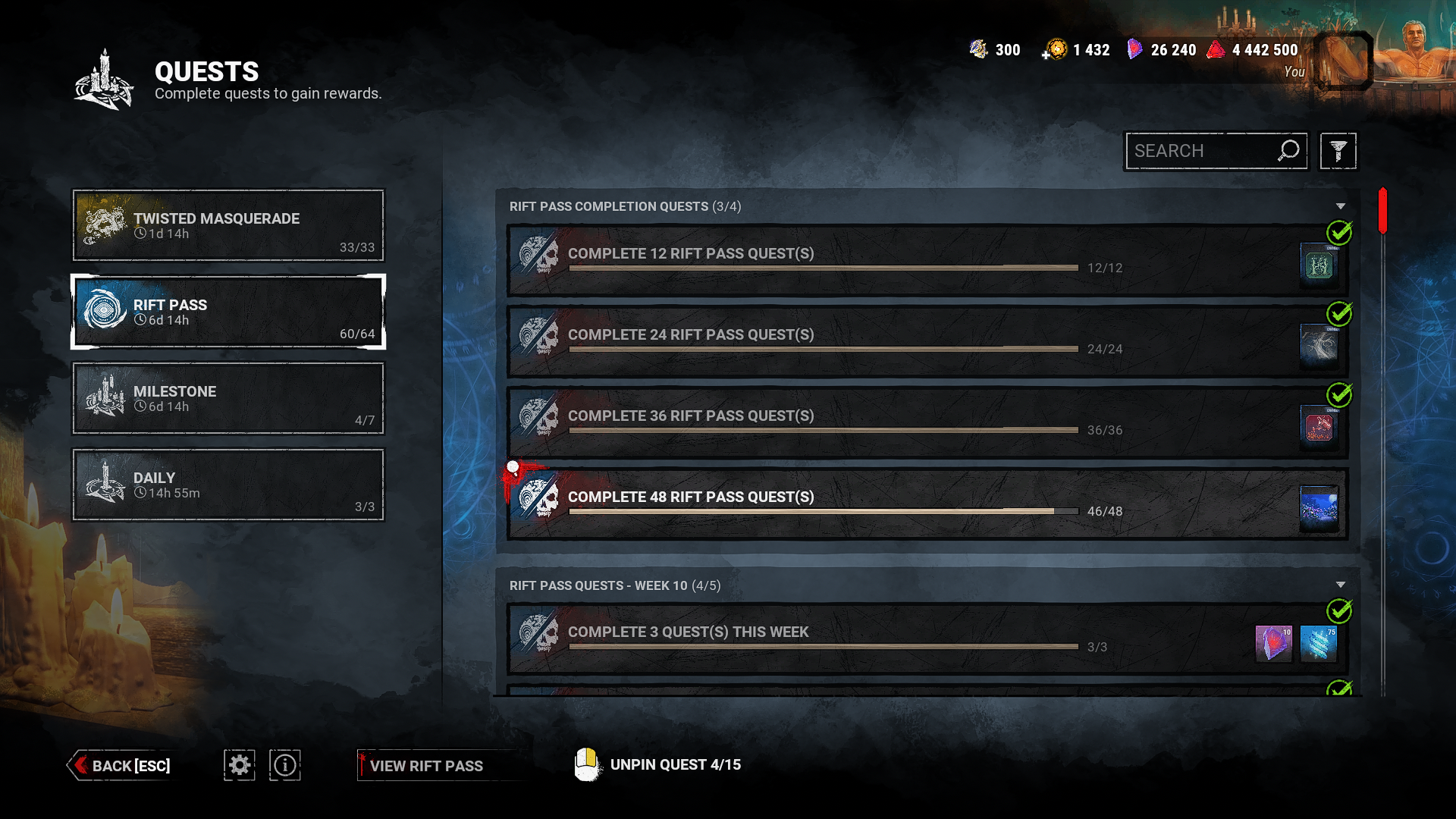Collapse the Rift Pass Completion Quests section

[1342, 206]
